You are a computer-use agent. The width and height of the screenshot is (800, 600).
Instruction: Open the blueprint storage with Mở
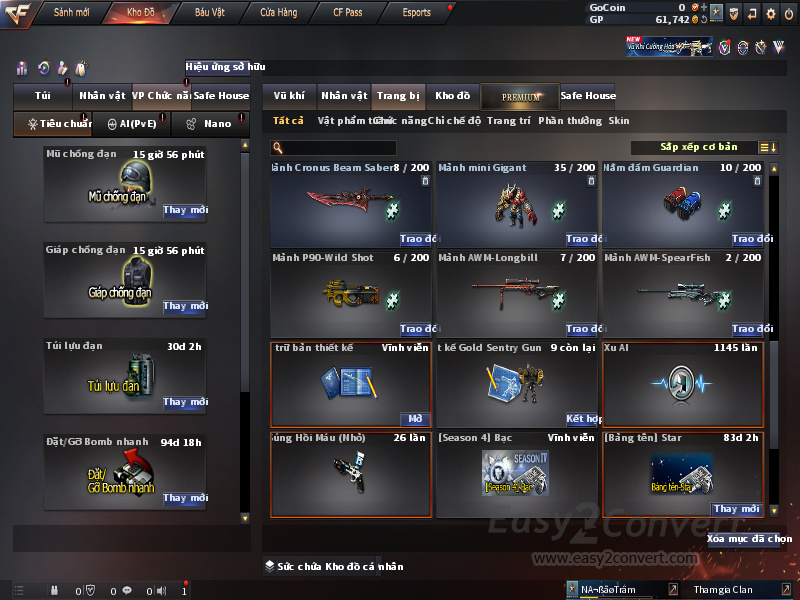(x=415, y=419)
